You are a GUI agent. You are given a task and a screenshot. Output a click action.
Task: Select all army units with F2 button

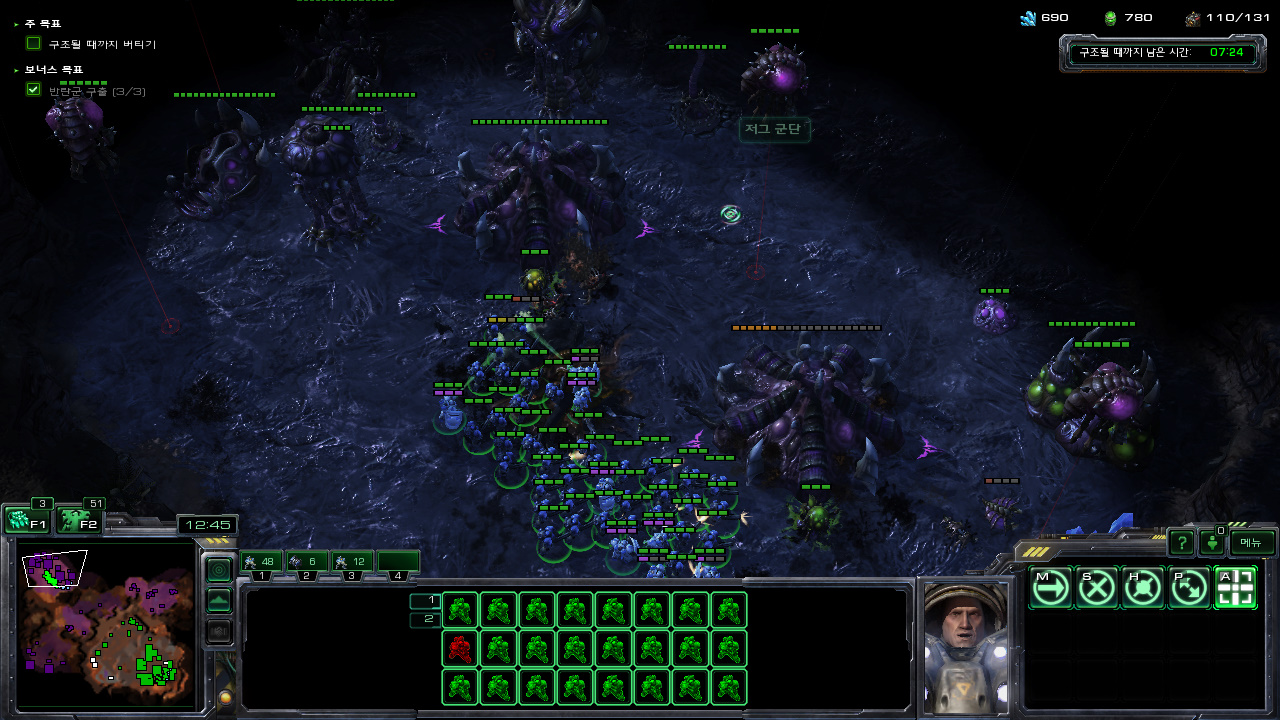coord(78,520)
